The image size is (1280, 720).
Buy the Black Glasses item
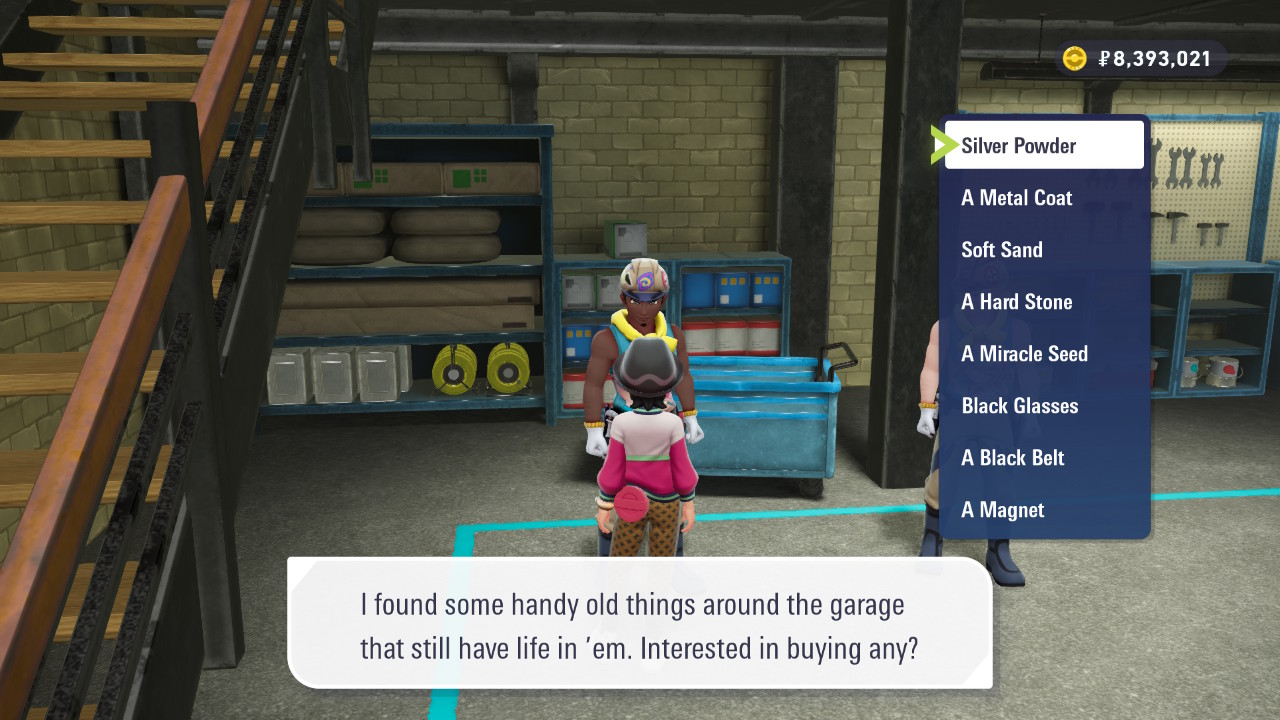pyautogui.click(x=1043, y=406)
